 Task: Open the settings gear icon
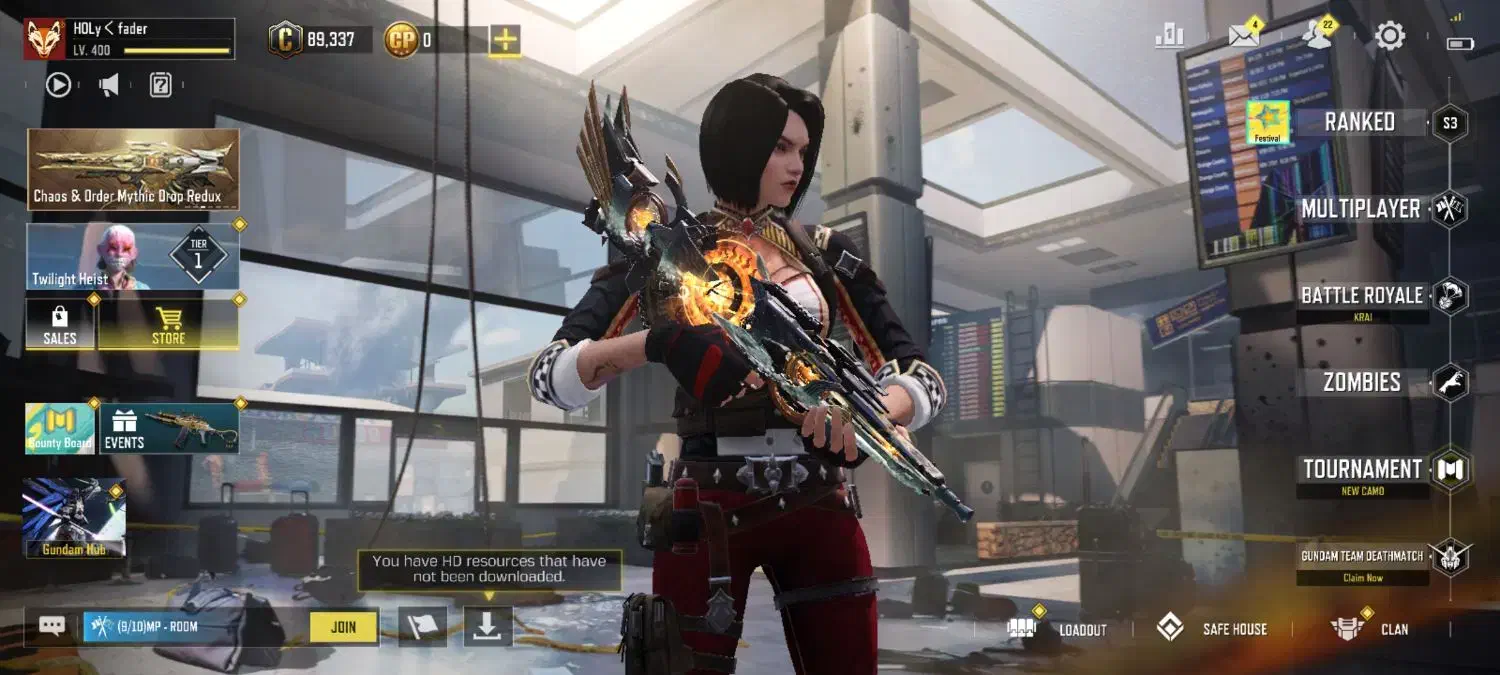pyautogui.click(x=1390, y=37)
